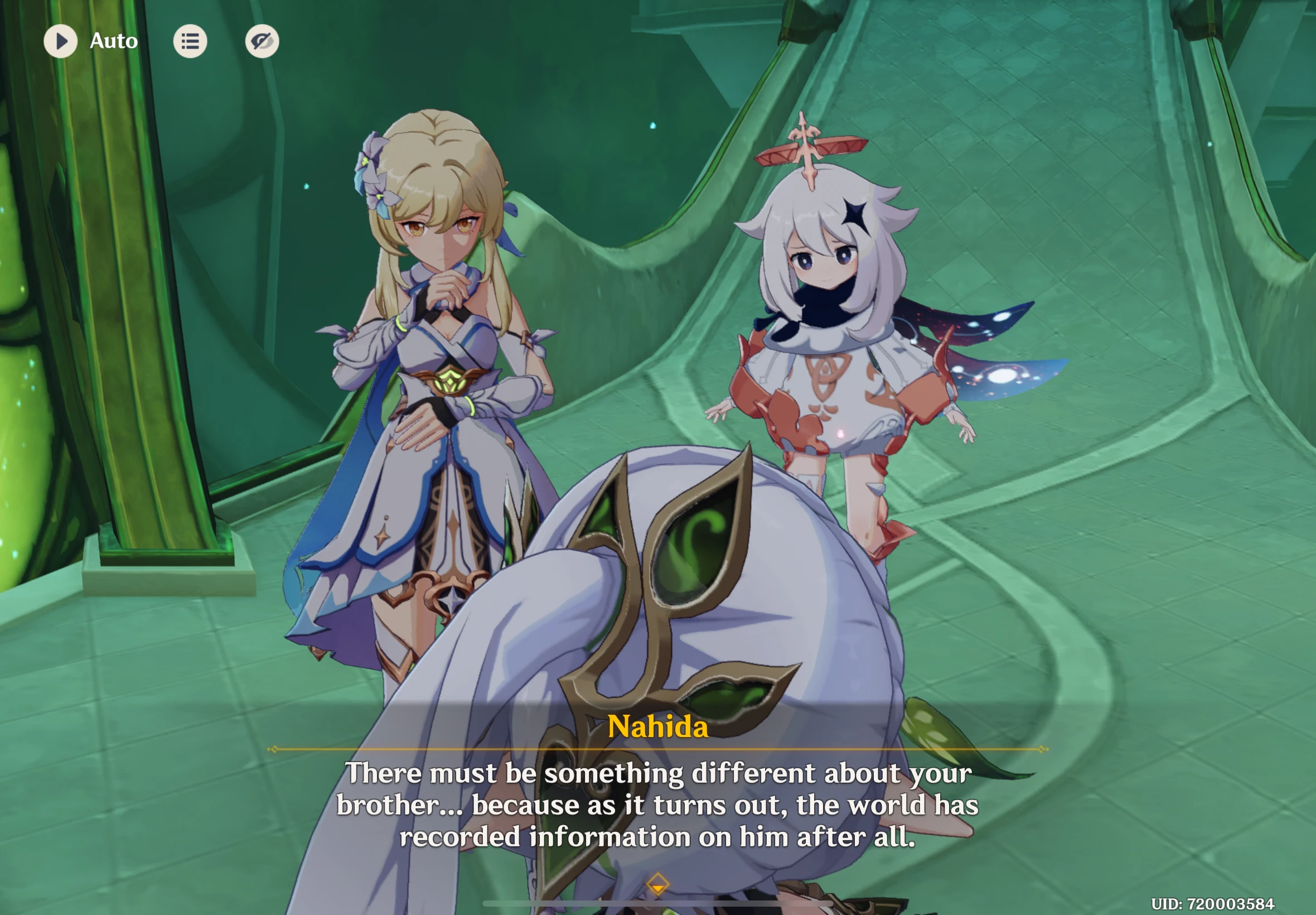Click the dialogue divider line under Nahida
This screenshot has width=1316, height=915.
[x=657, y=748]
